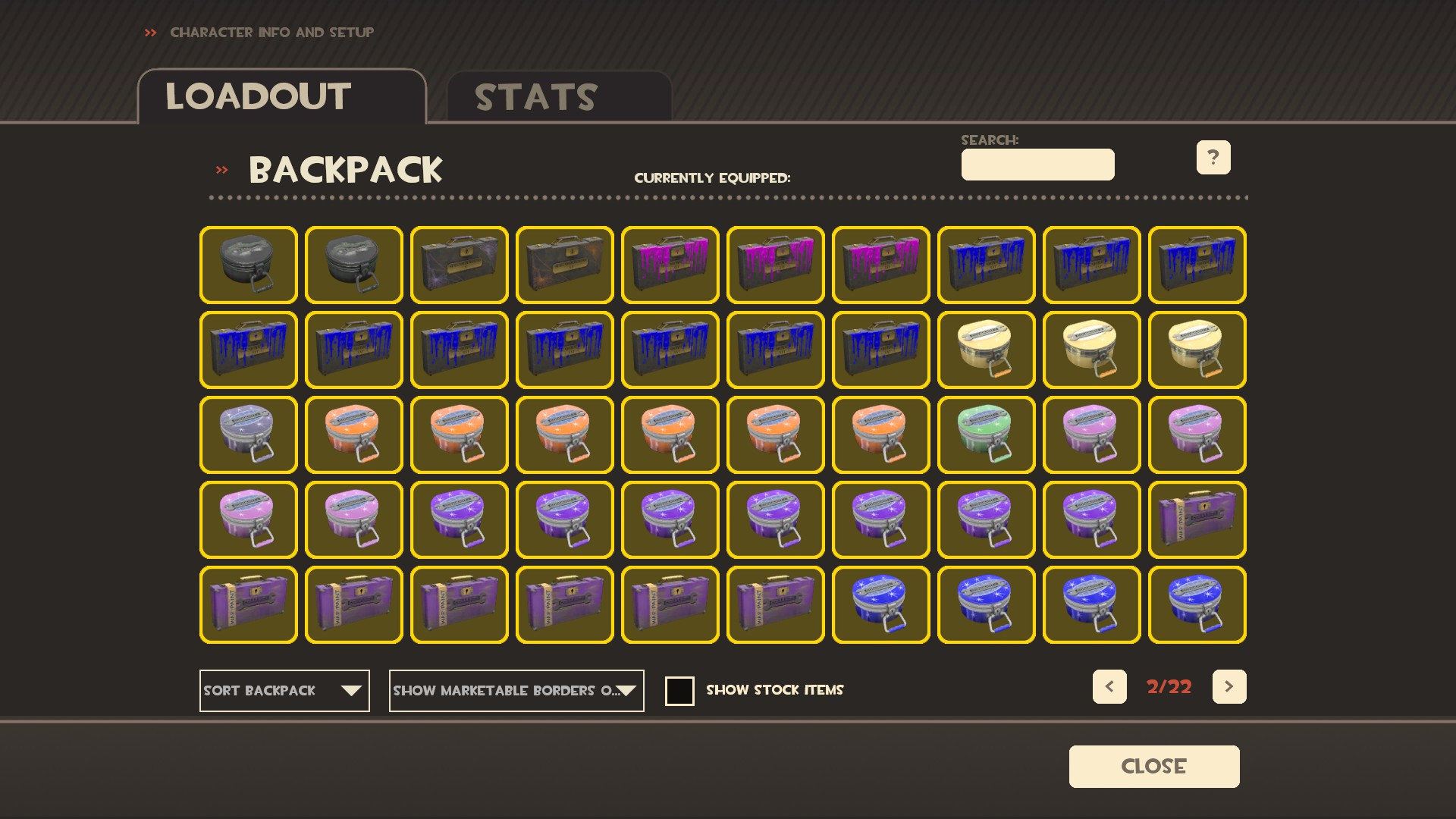Go to the previous backpack page
The image size is (1456, 819).
coord(1109,686)
